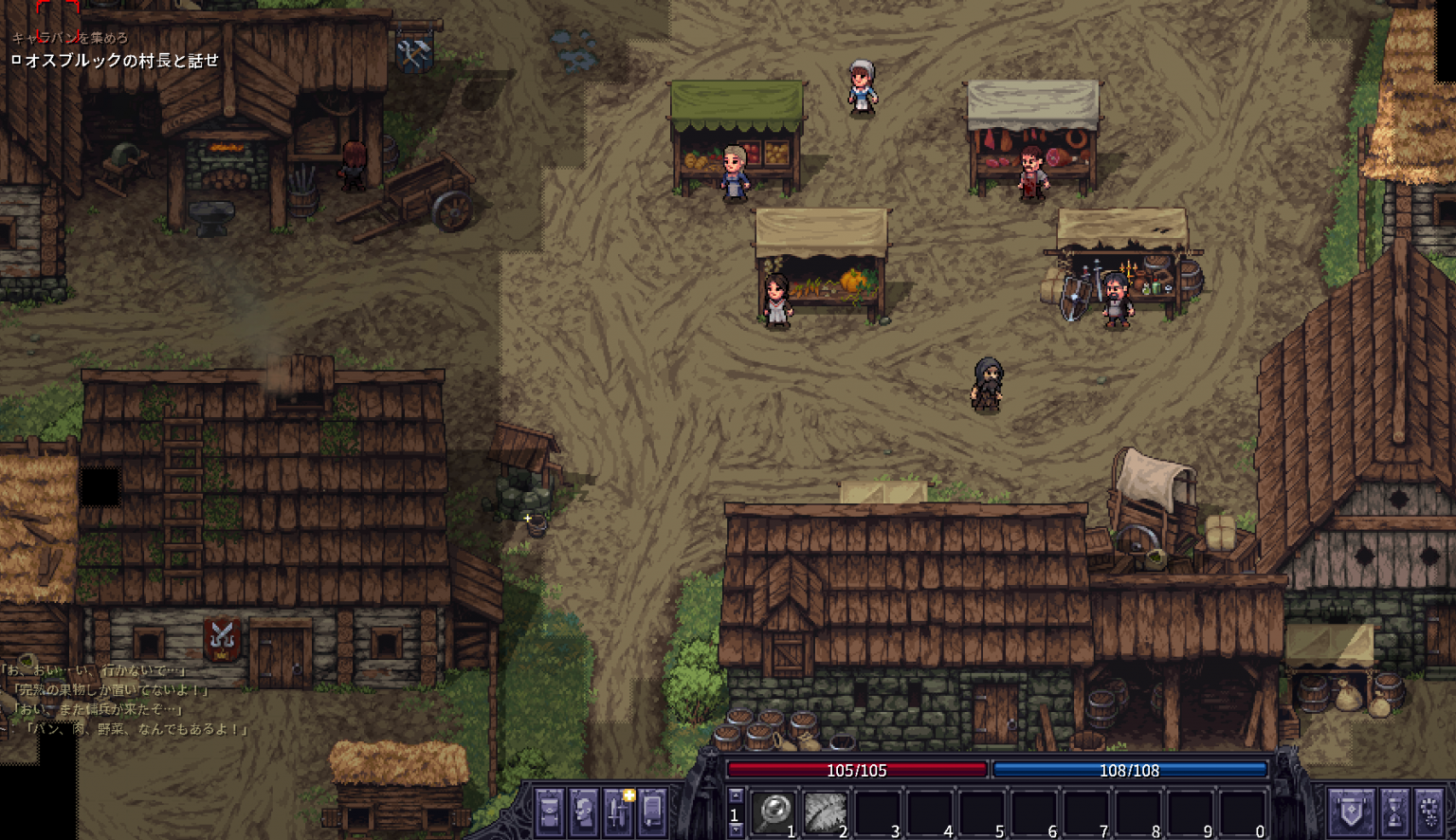Click the hotbar page down arrow
Viewport: 1456px width, 840px height.
pos(735,831)
